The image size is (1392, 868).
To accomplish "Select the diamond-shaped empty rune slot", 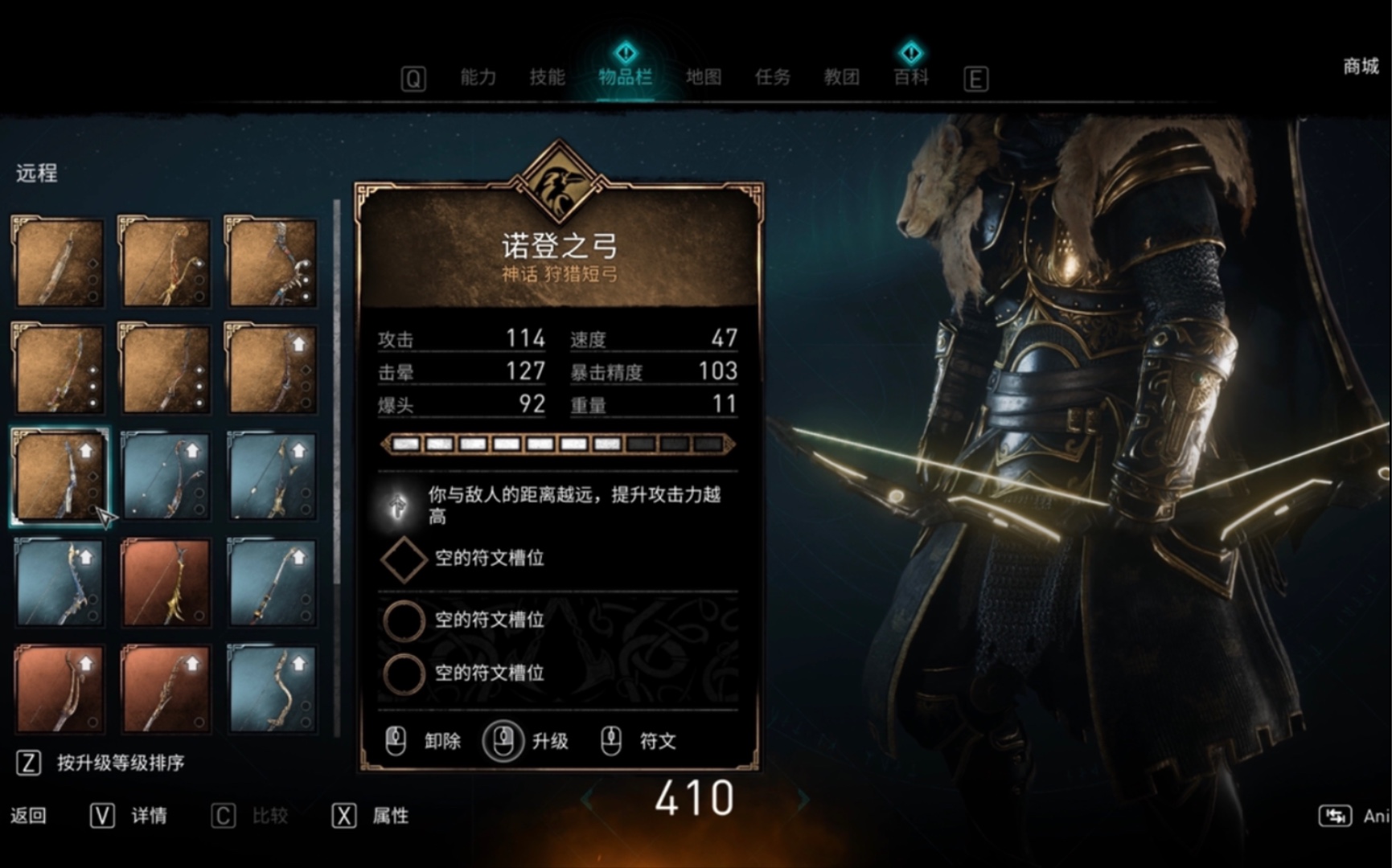I will [x=404, y=559].
